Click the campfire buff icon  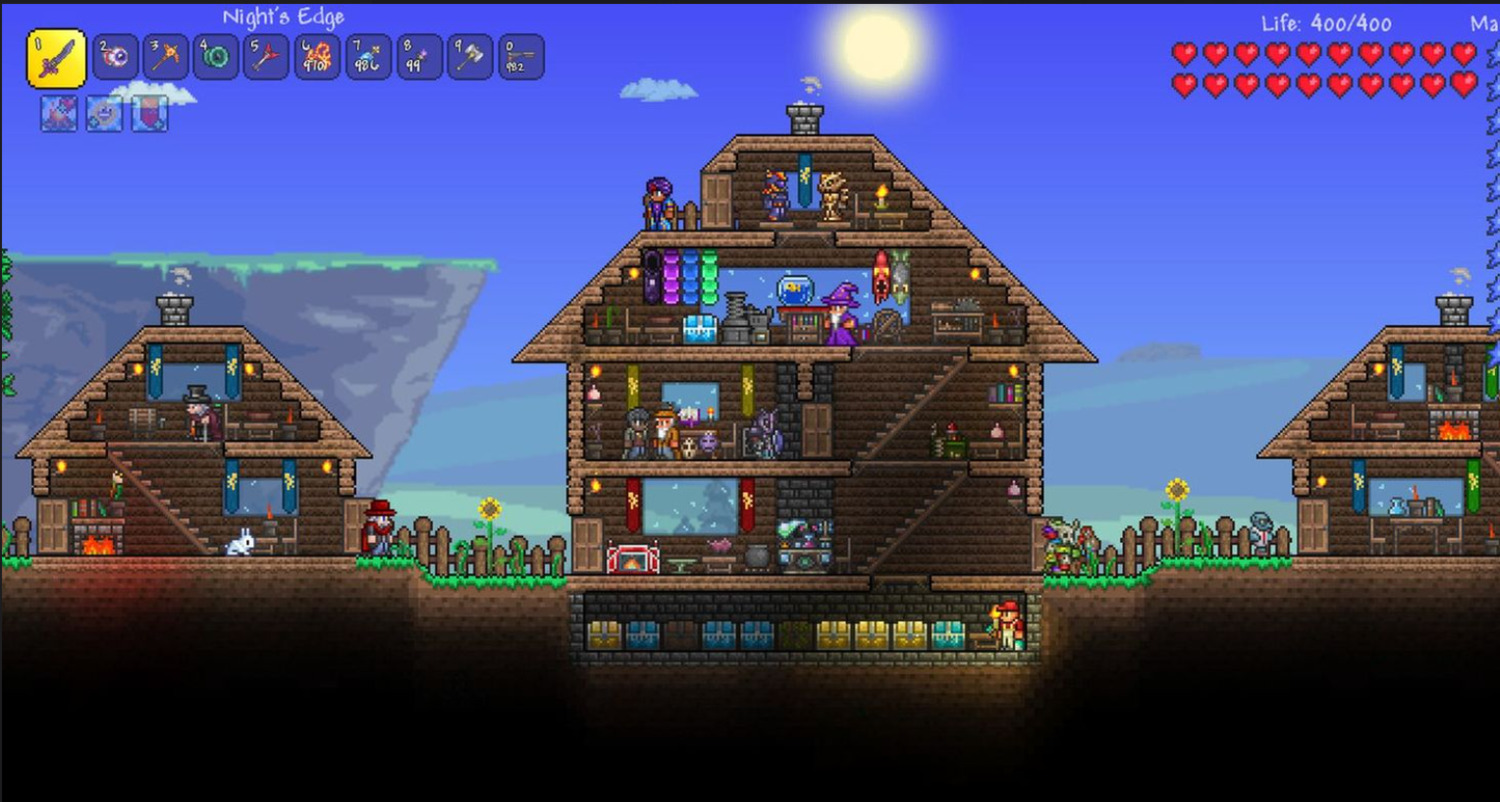coord(59,113)
